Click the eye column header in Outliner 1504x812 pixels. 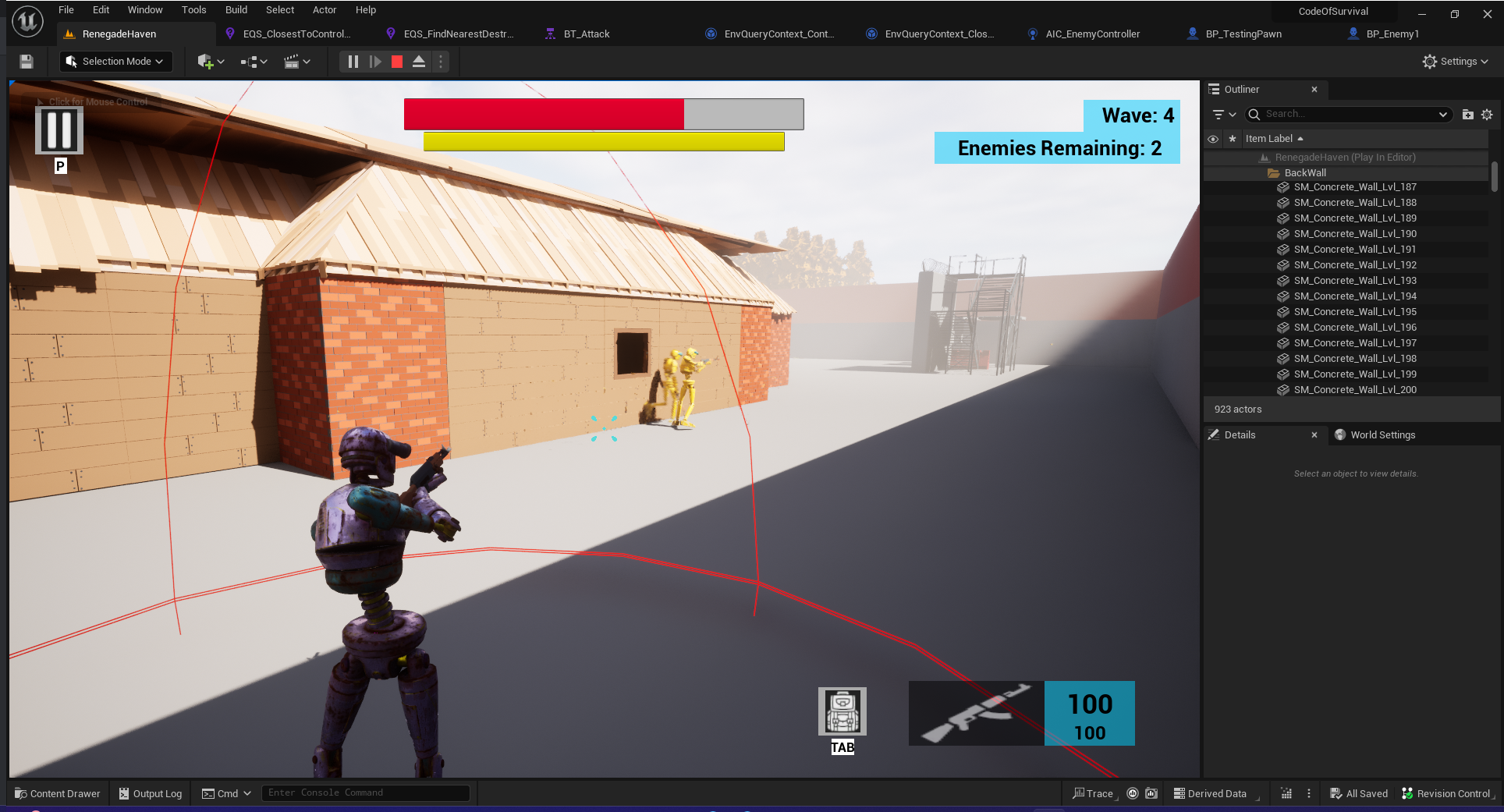pyautogui.click(x=1214, y=139)
